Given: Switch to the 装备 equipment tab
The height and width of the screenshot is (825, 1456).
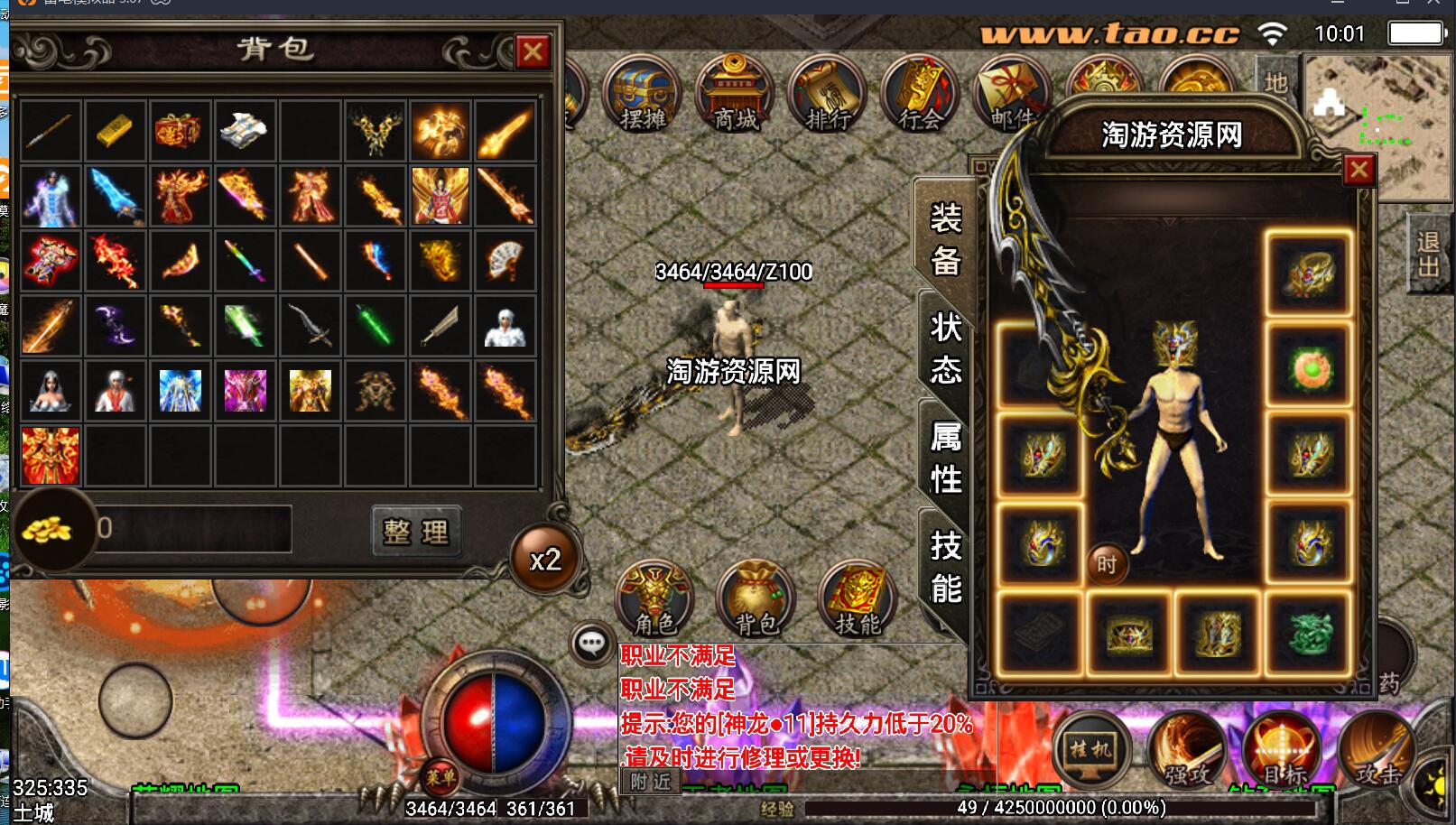Looking at the screenshot, I should click(x=945, y=240).
